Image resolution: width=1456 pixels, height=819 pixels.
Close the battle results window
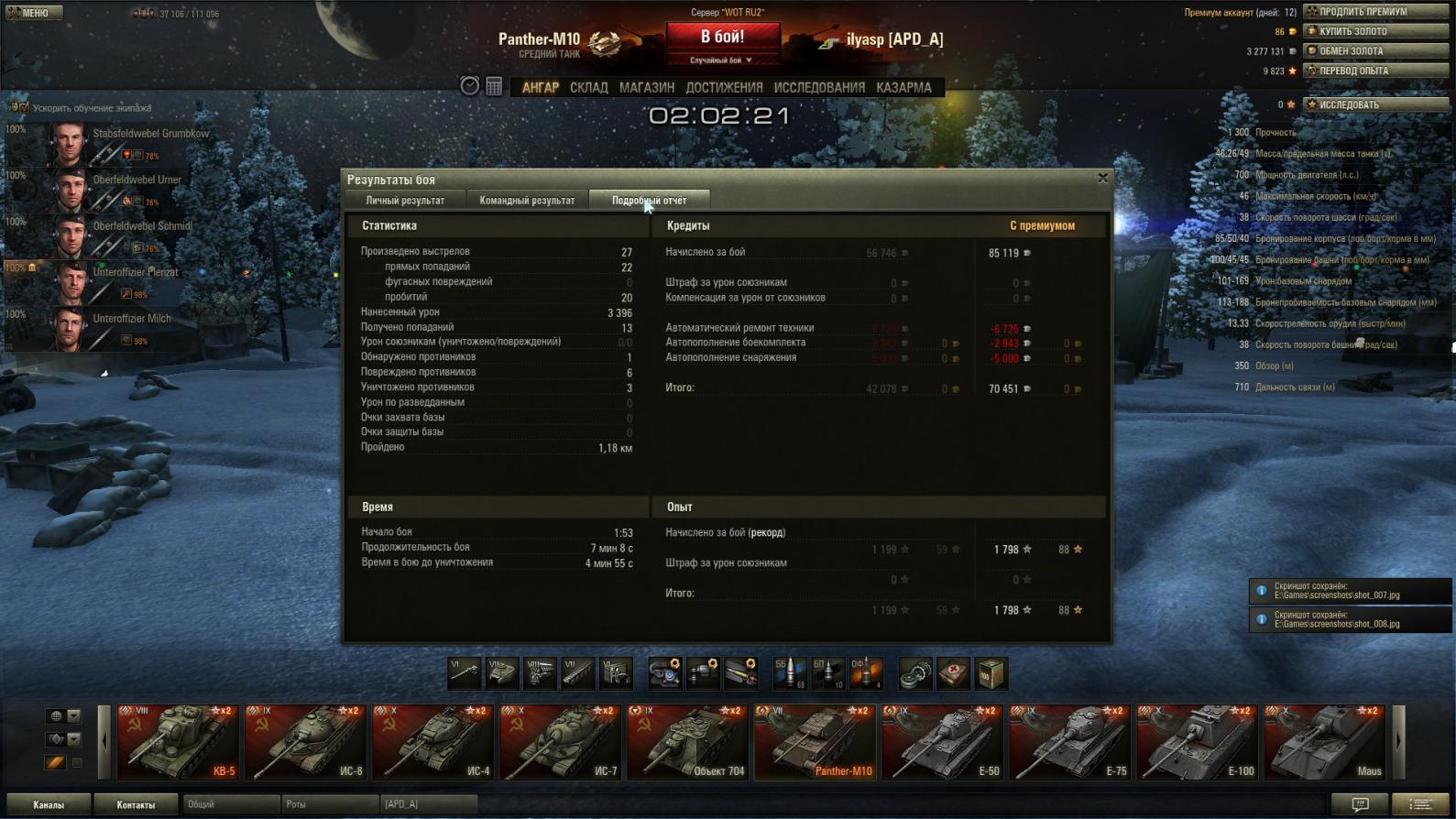tap(1102, 178)
